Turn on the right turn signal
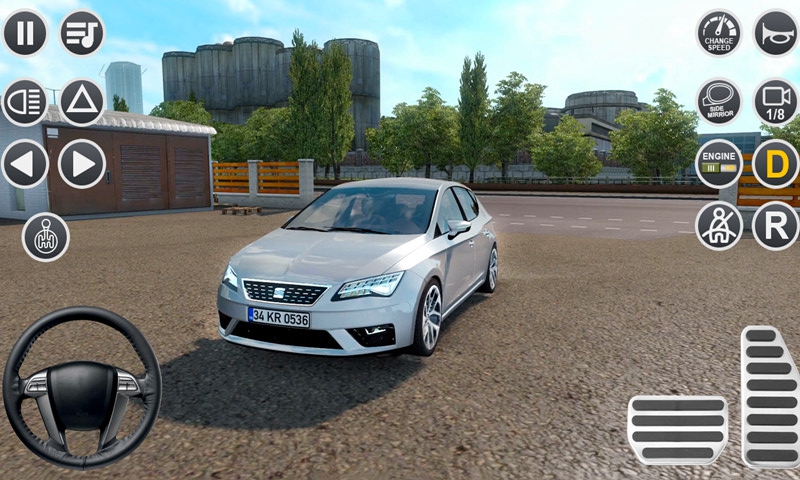 point(82,164)
